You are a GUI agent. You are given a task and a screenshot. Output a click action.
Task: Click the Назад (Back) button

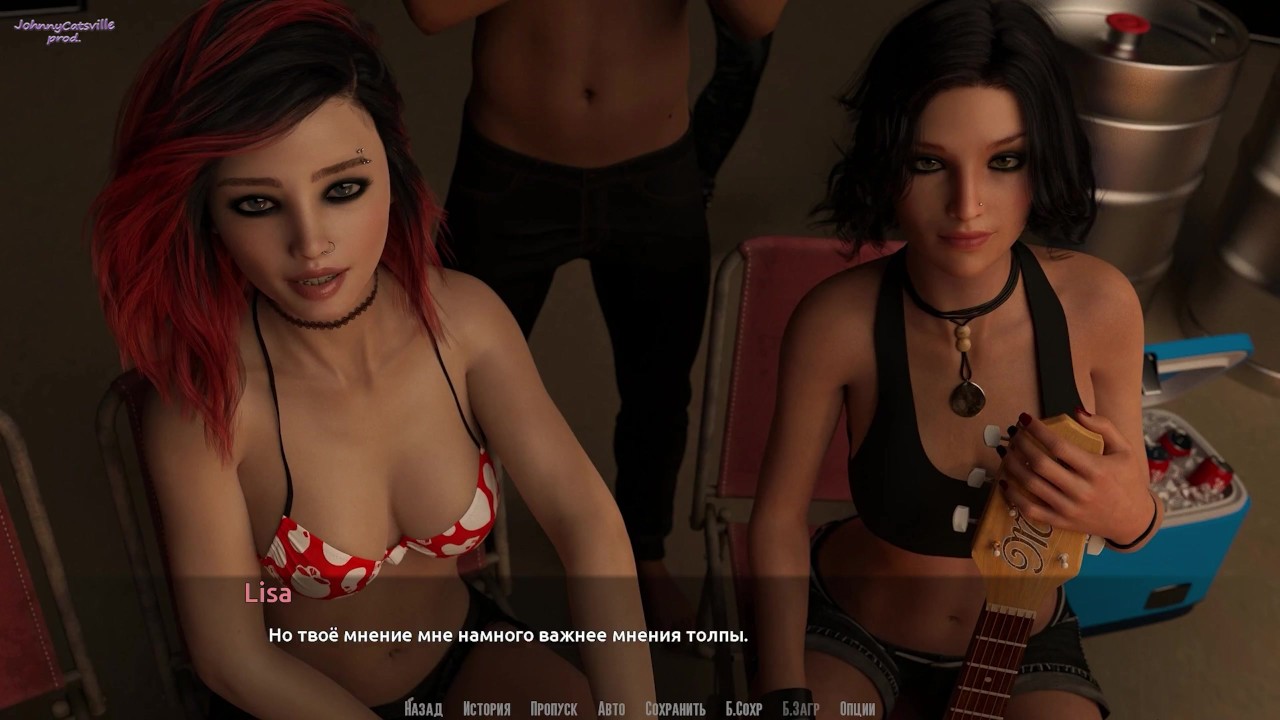tap(424, 709)
